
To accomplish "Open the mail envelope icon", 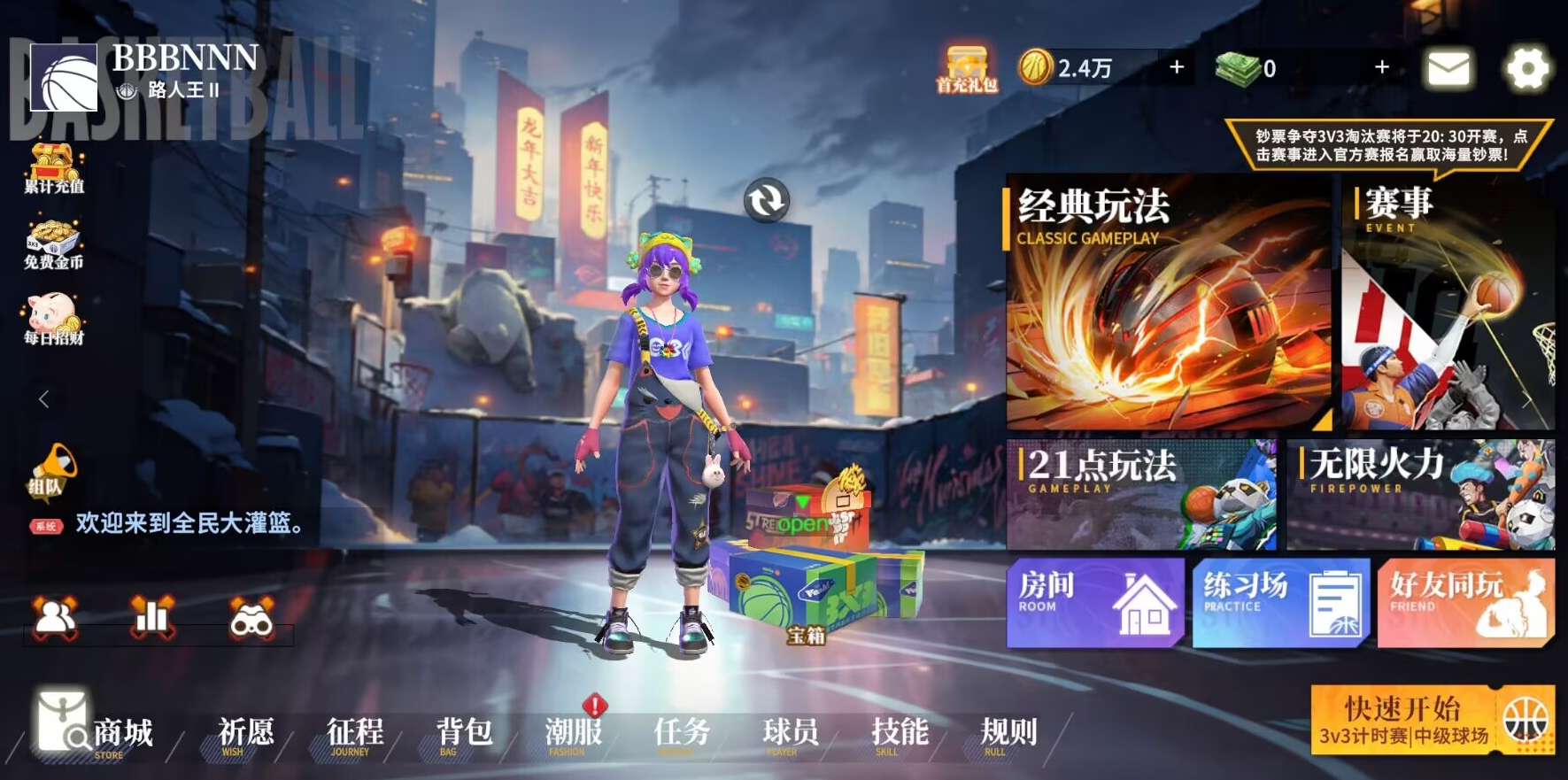I will pyautogui.click(x=1447, y=66).
